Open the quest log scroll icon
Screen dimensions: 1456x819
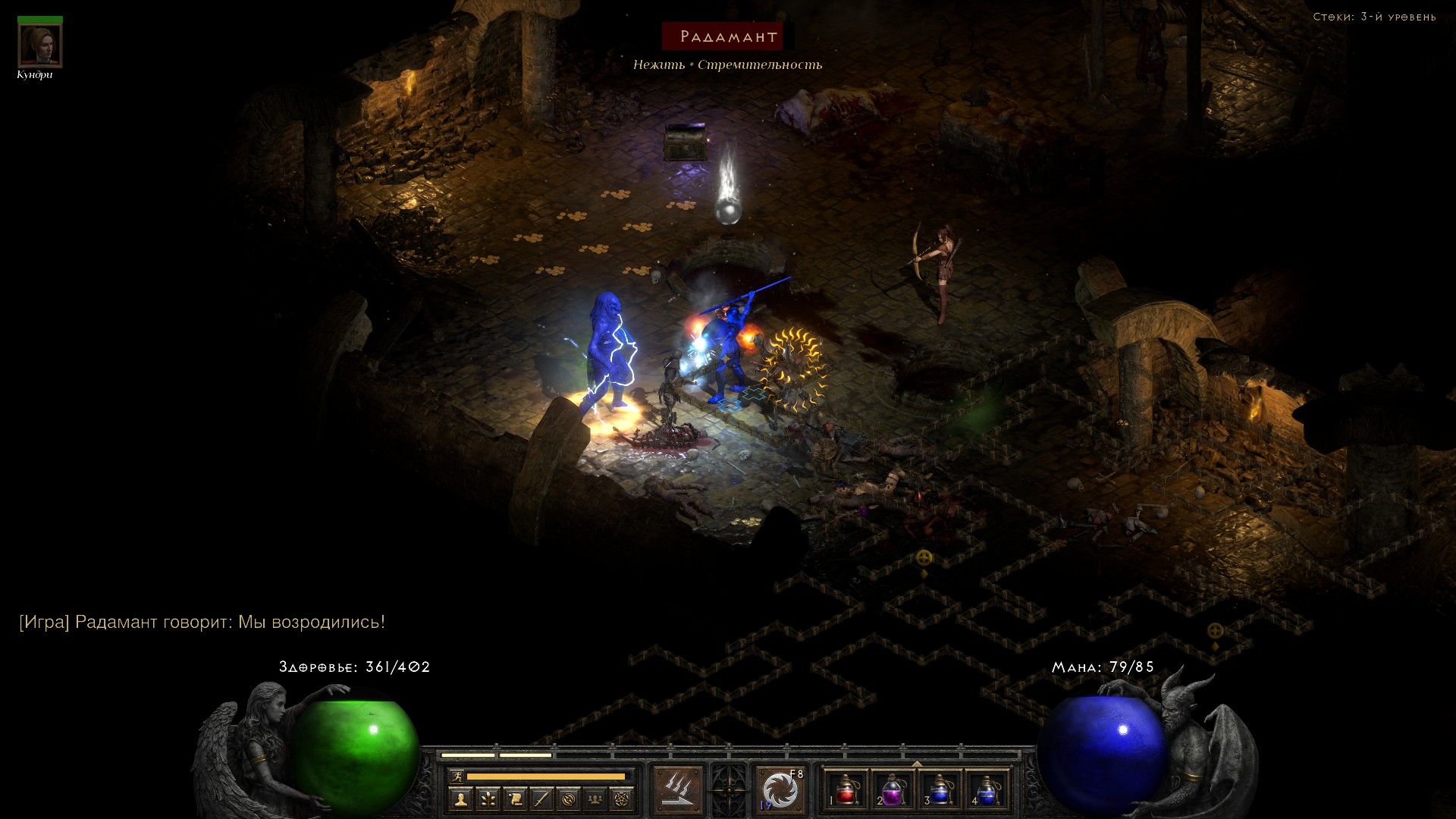(515, 799)
